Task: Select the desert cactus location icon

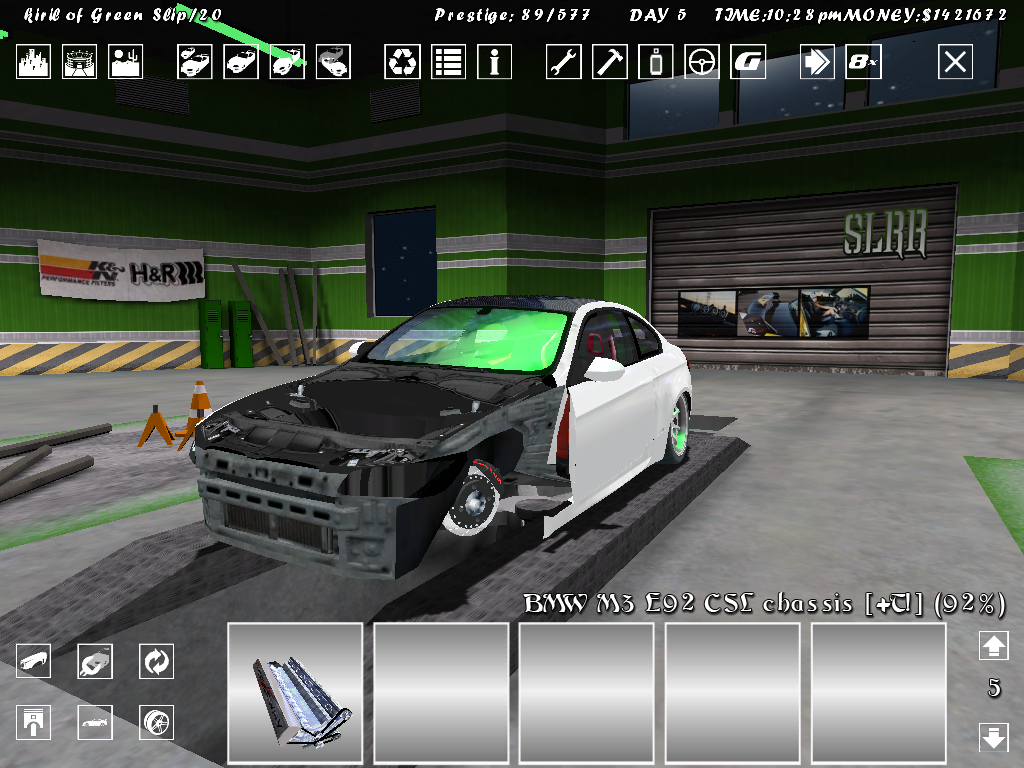Action: (x=126, y=62)
